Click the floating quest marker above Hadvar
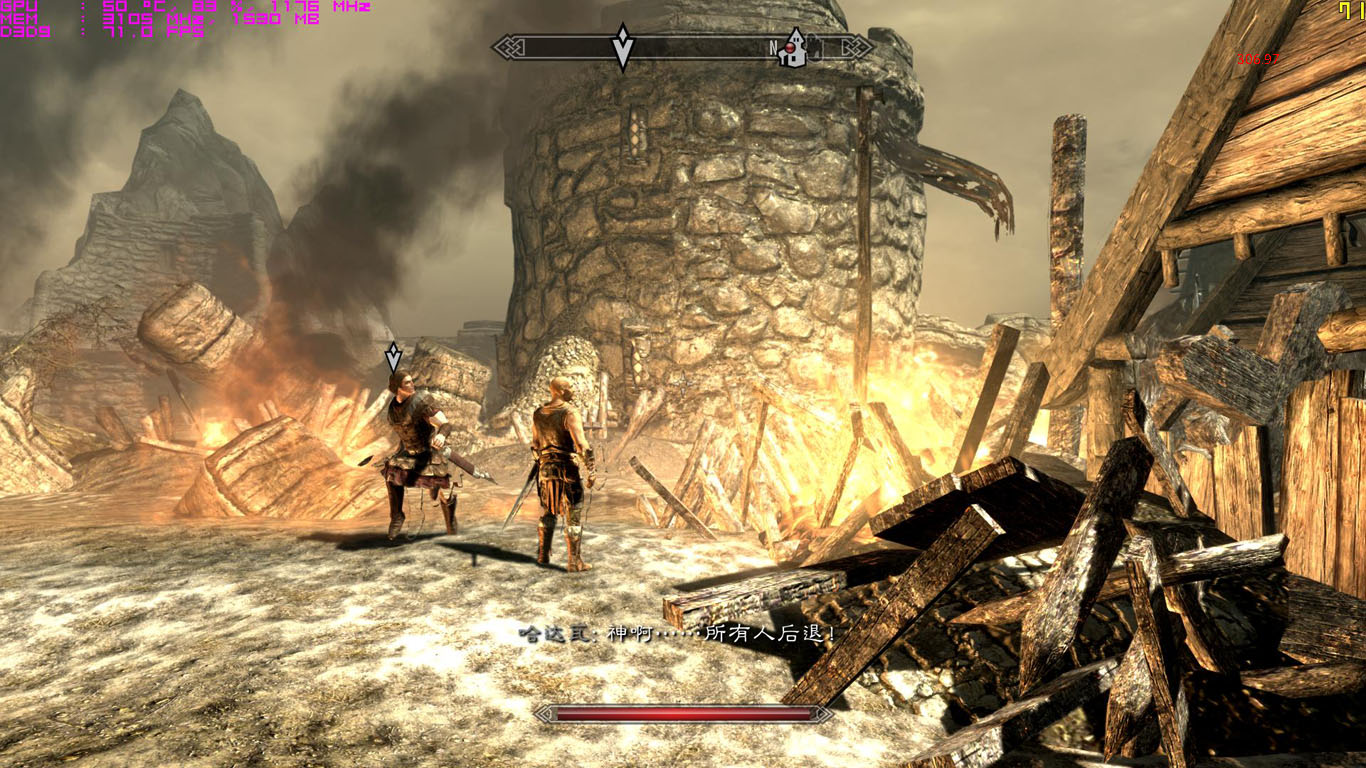Image resolution: width=1366 pixels, height=768 pixels. 393,356
